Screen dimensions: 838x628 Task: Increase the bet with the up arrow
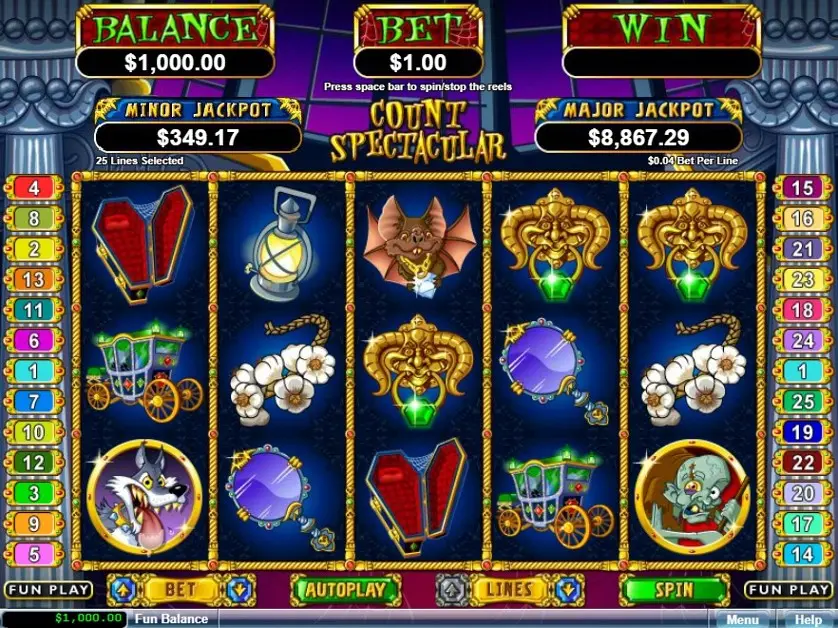(119, 590)
